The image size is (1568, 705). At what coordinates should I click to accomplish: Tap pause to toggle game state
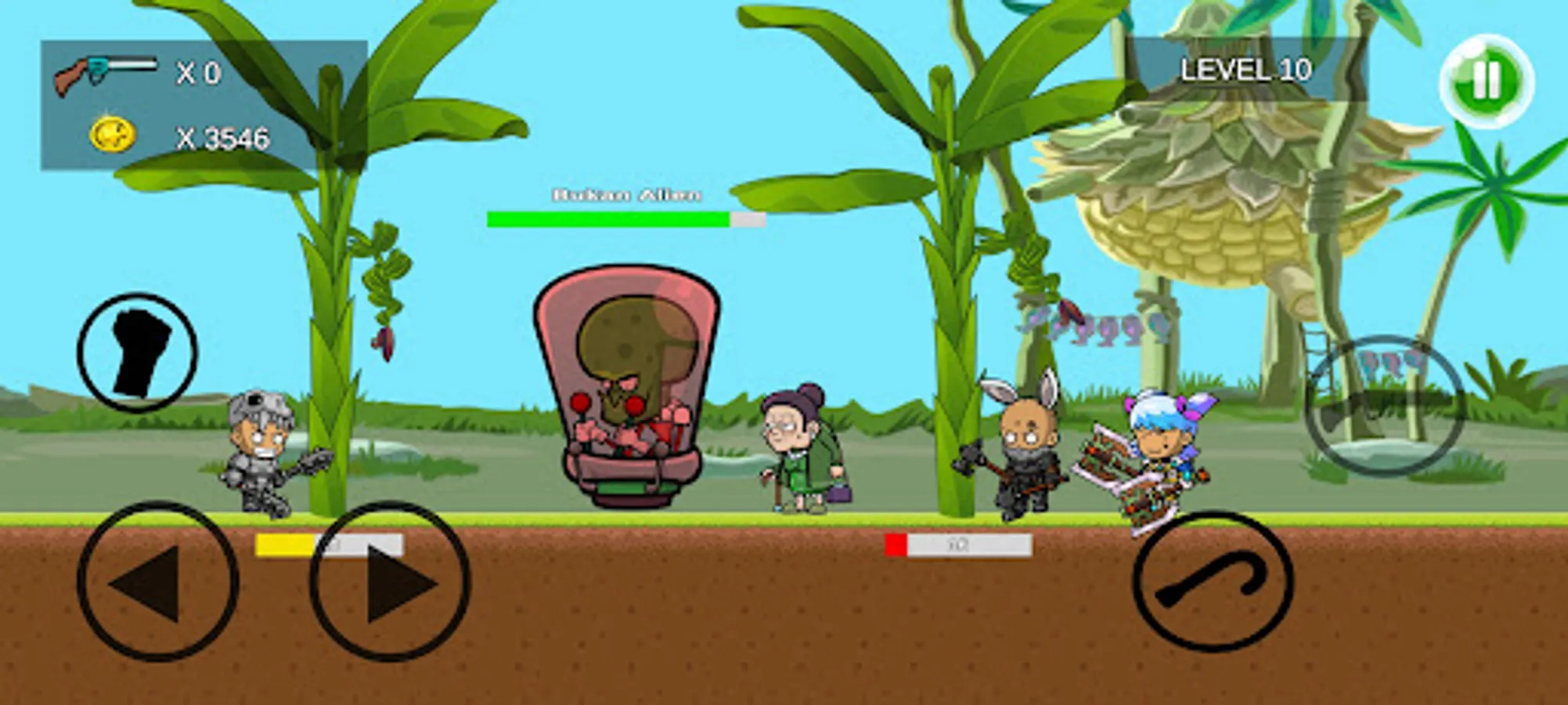(1484, 74)
